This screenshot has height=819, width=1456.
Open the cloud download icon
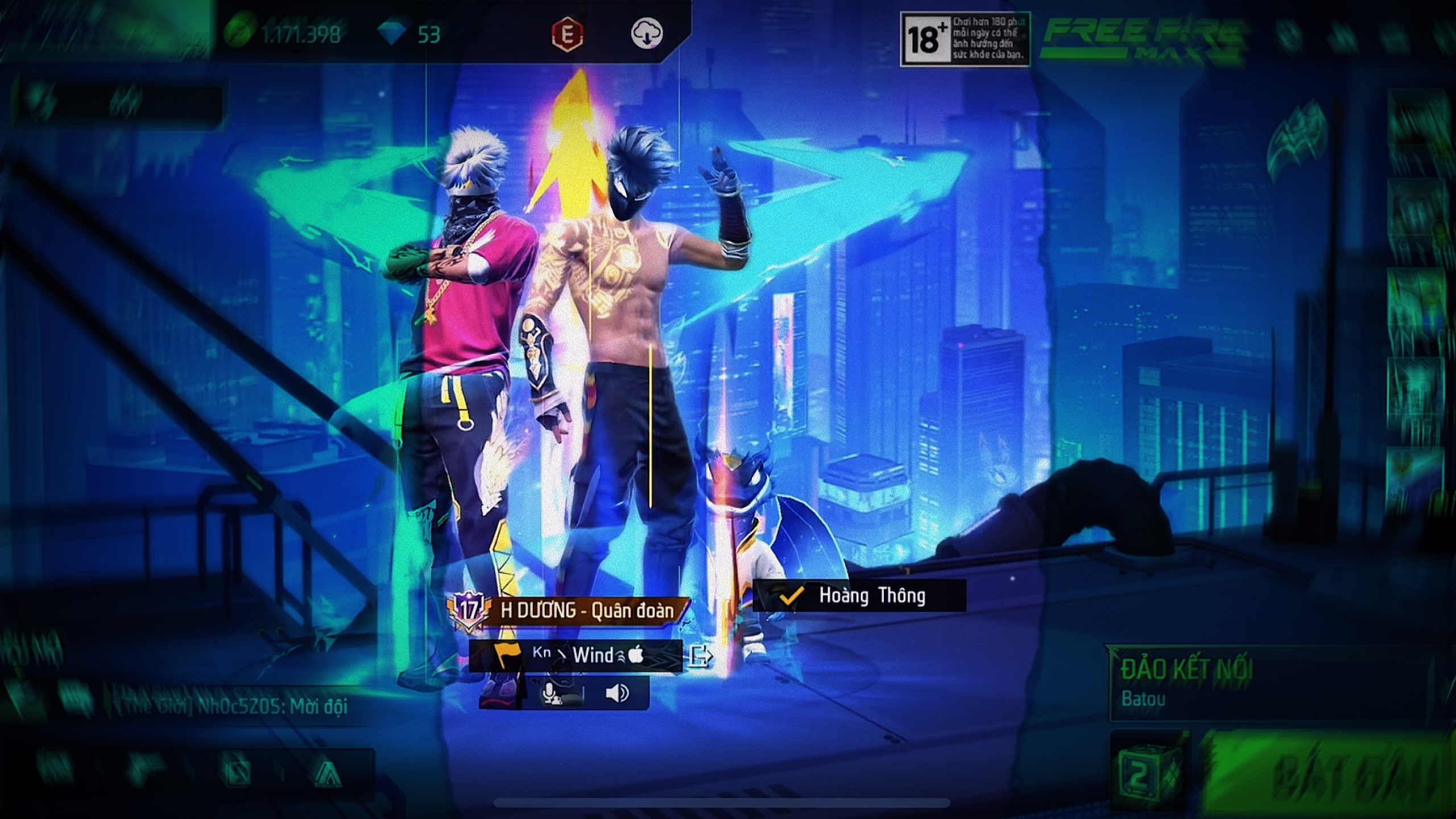[647, 34]
